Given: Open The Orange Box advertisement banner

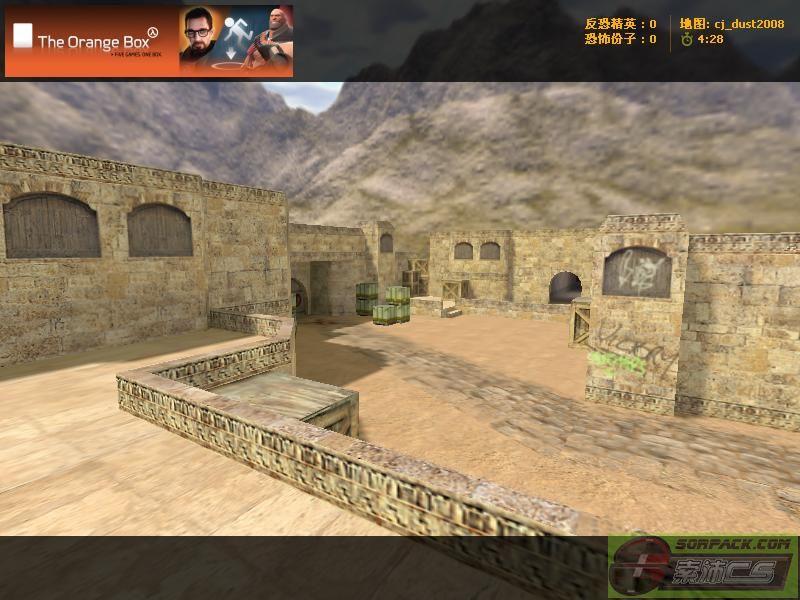Looking at the screenshot, I should 149,41.
